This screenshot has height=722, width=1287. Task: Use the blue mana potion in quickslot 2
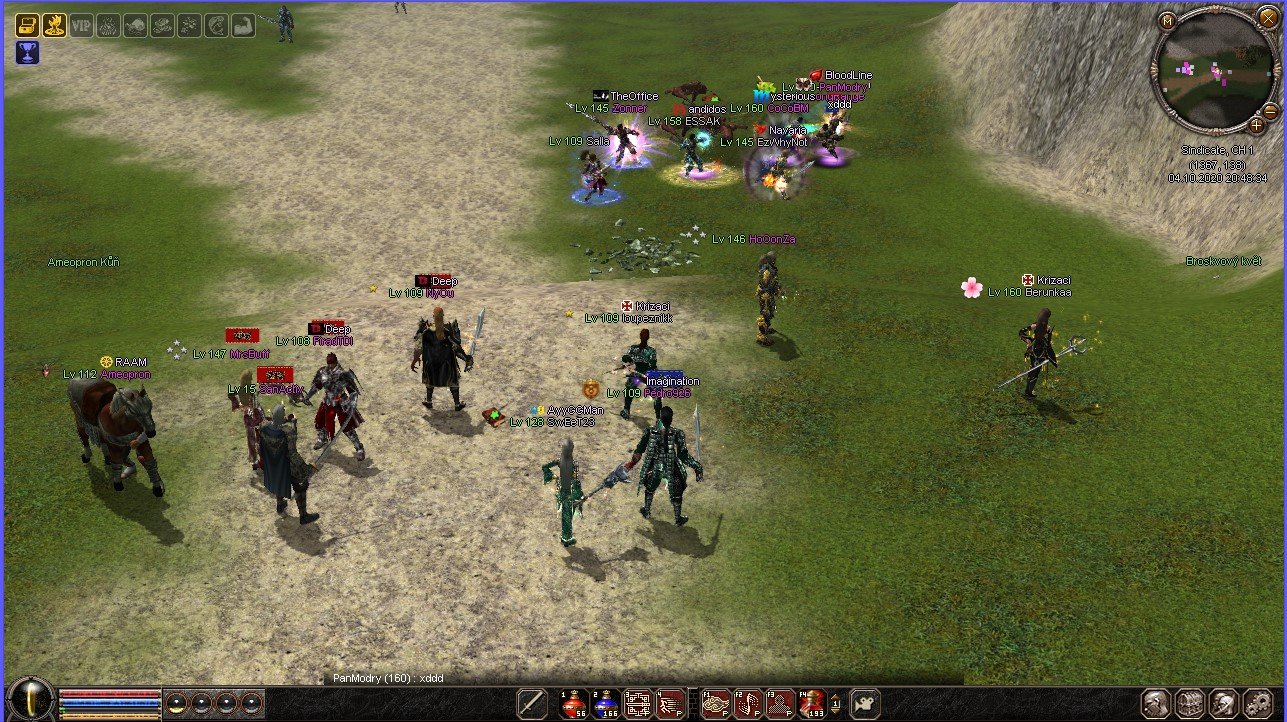[605, 704]
